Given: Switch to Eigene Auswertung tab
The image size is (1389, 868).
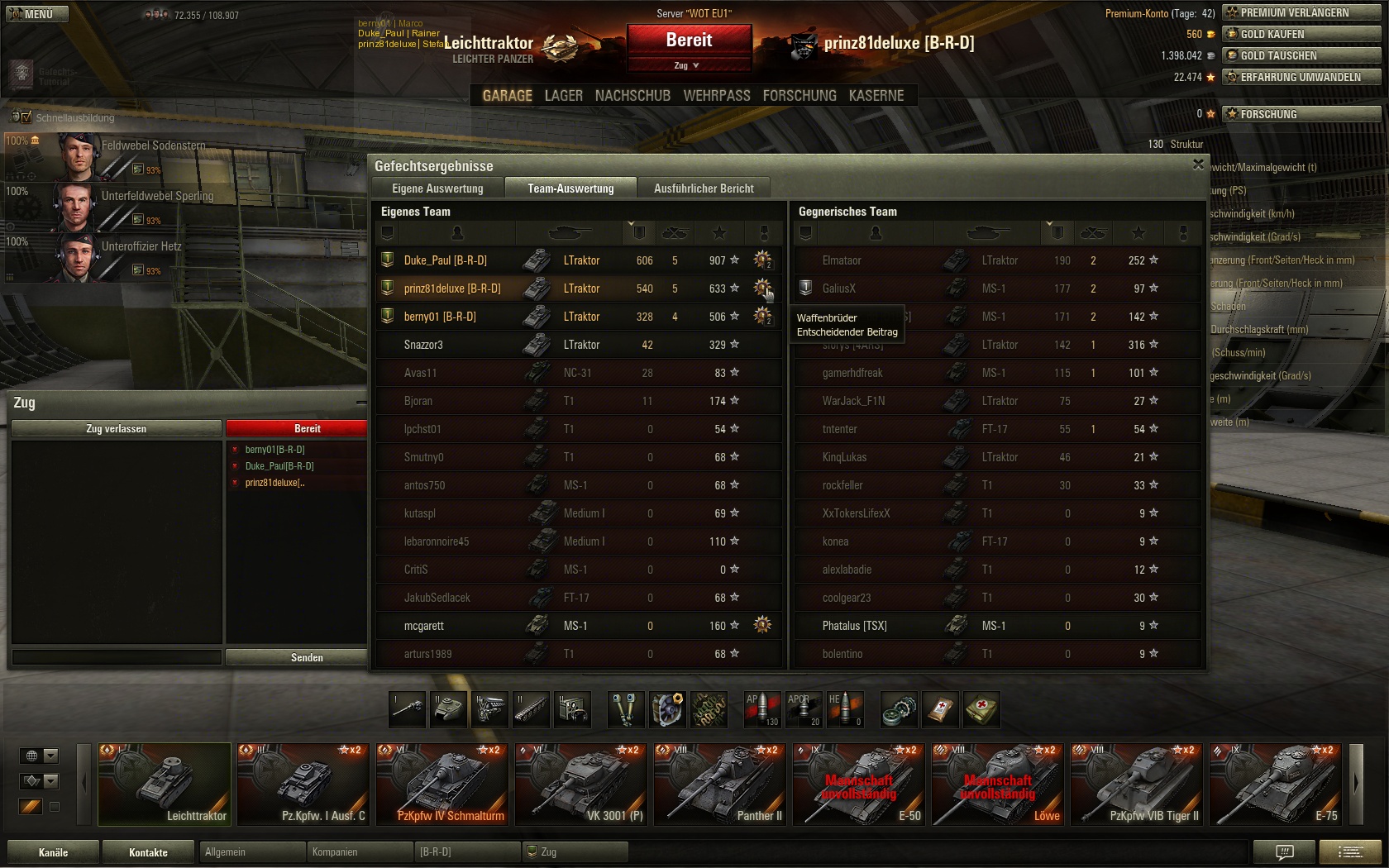Looking at the screenshot, I should (x=437, y=188).
